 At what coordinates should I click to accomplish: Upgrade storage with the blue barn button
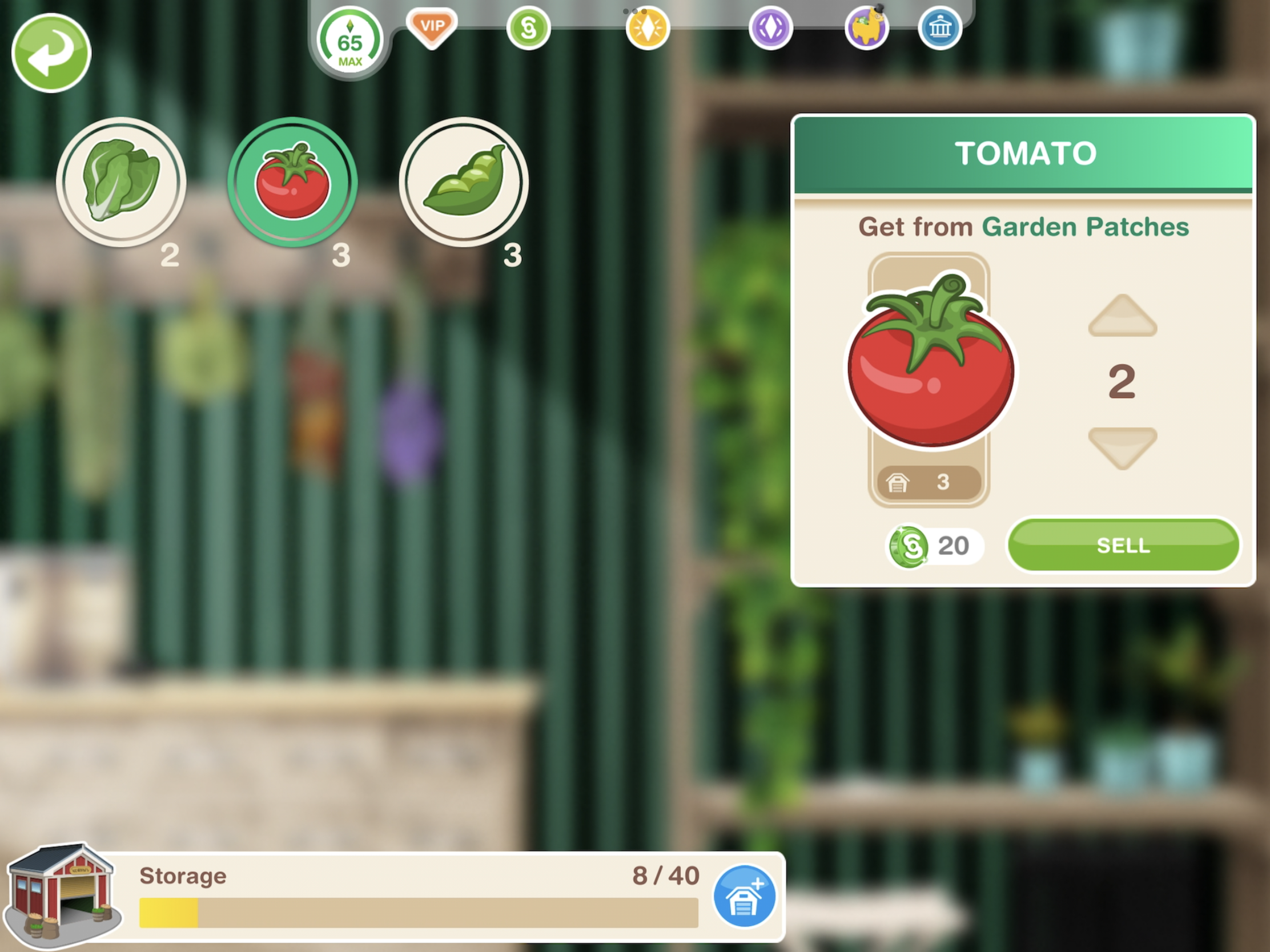pos(744,895)
